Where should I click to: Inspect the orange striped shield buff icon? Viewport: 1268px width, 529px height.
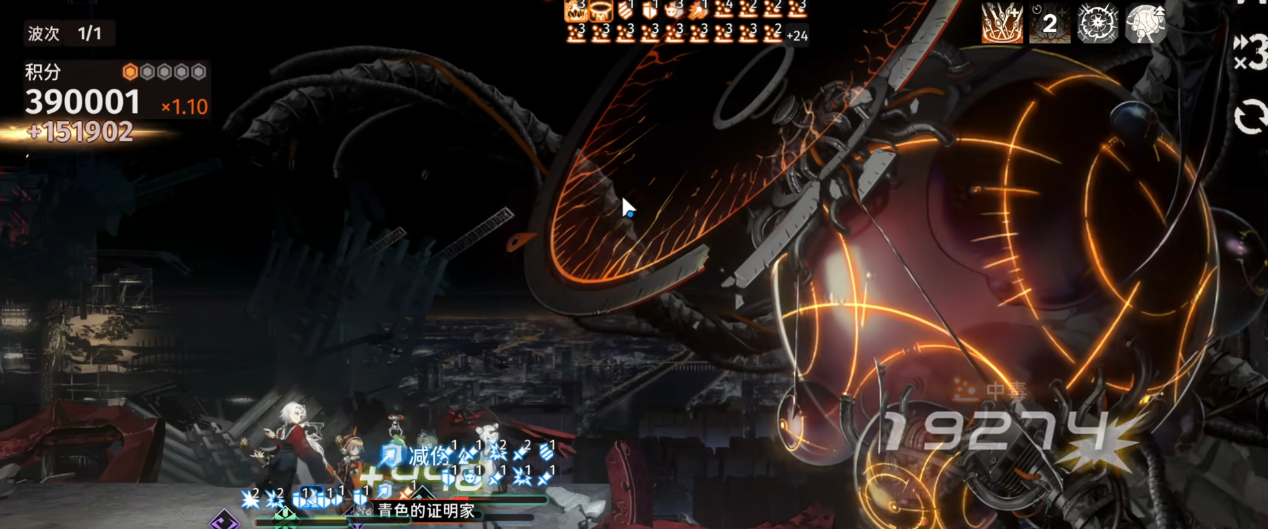point(624,10)
